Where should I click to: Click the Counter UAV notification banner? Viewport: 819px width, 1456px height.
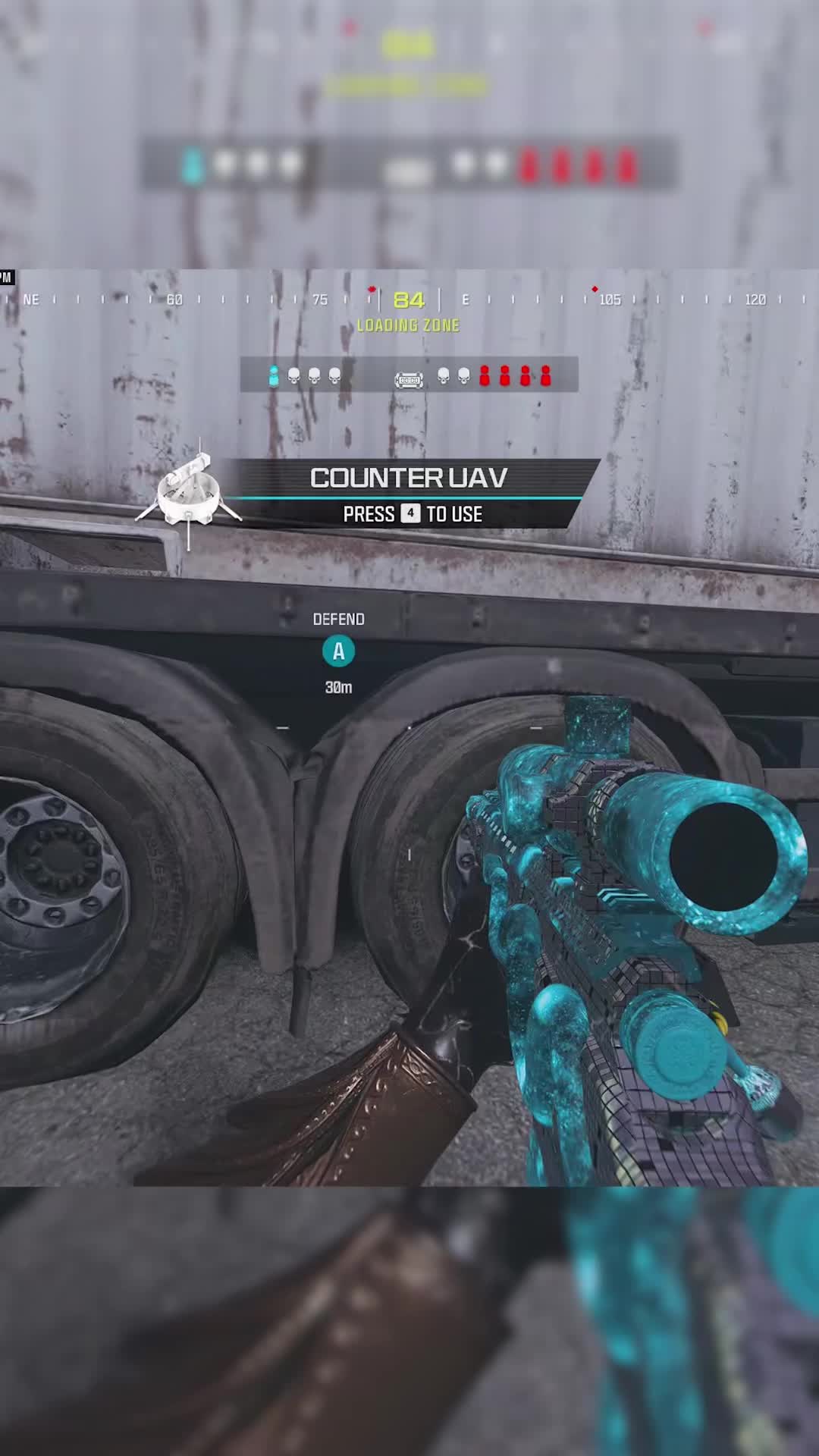pos(409,494)
